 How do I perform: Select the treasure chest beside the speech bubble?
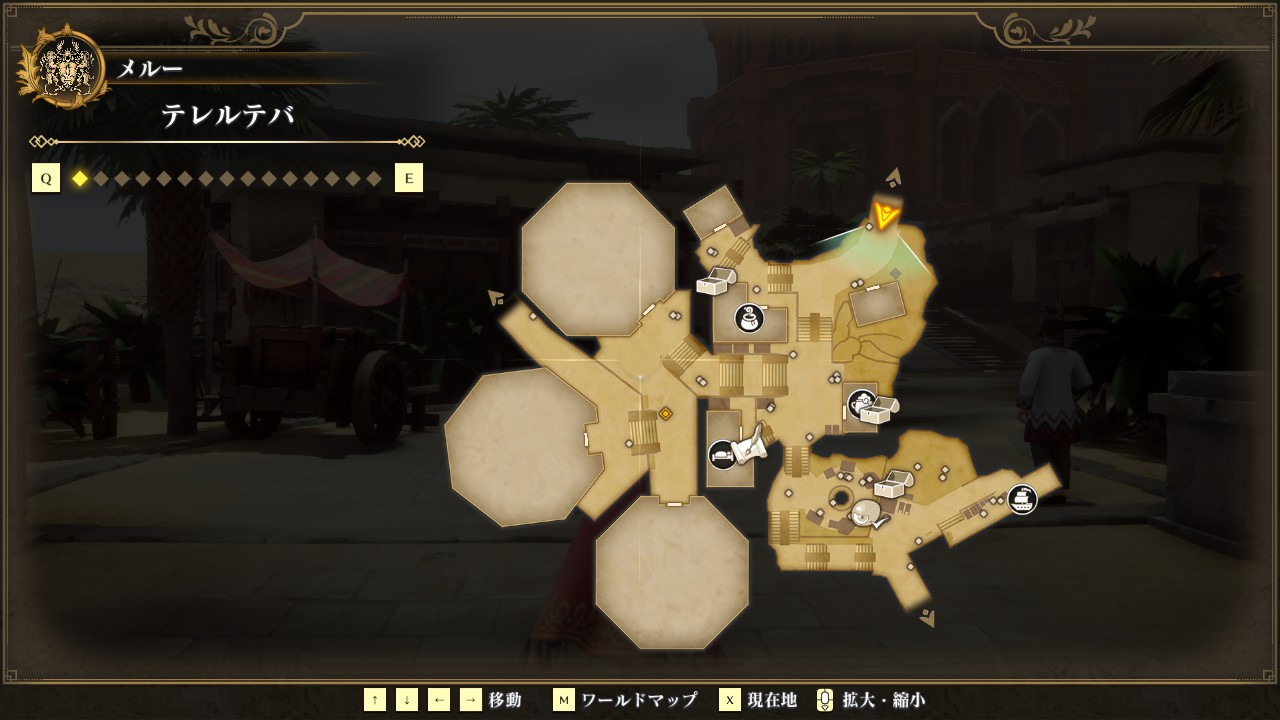(x=893, y=485)
